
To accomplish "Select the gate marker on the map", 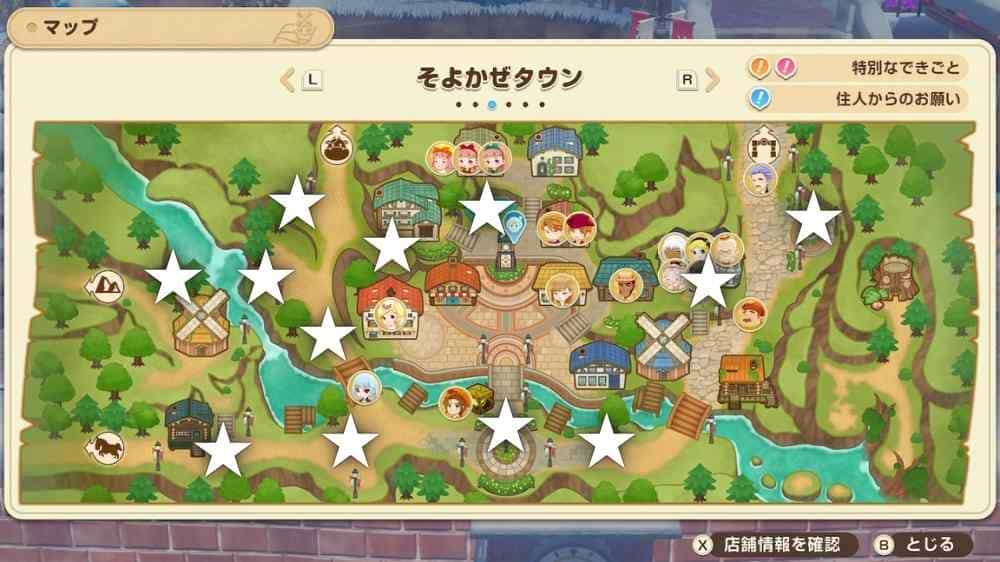I will tap(764, 146).
